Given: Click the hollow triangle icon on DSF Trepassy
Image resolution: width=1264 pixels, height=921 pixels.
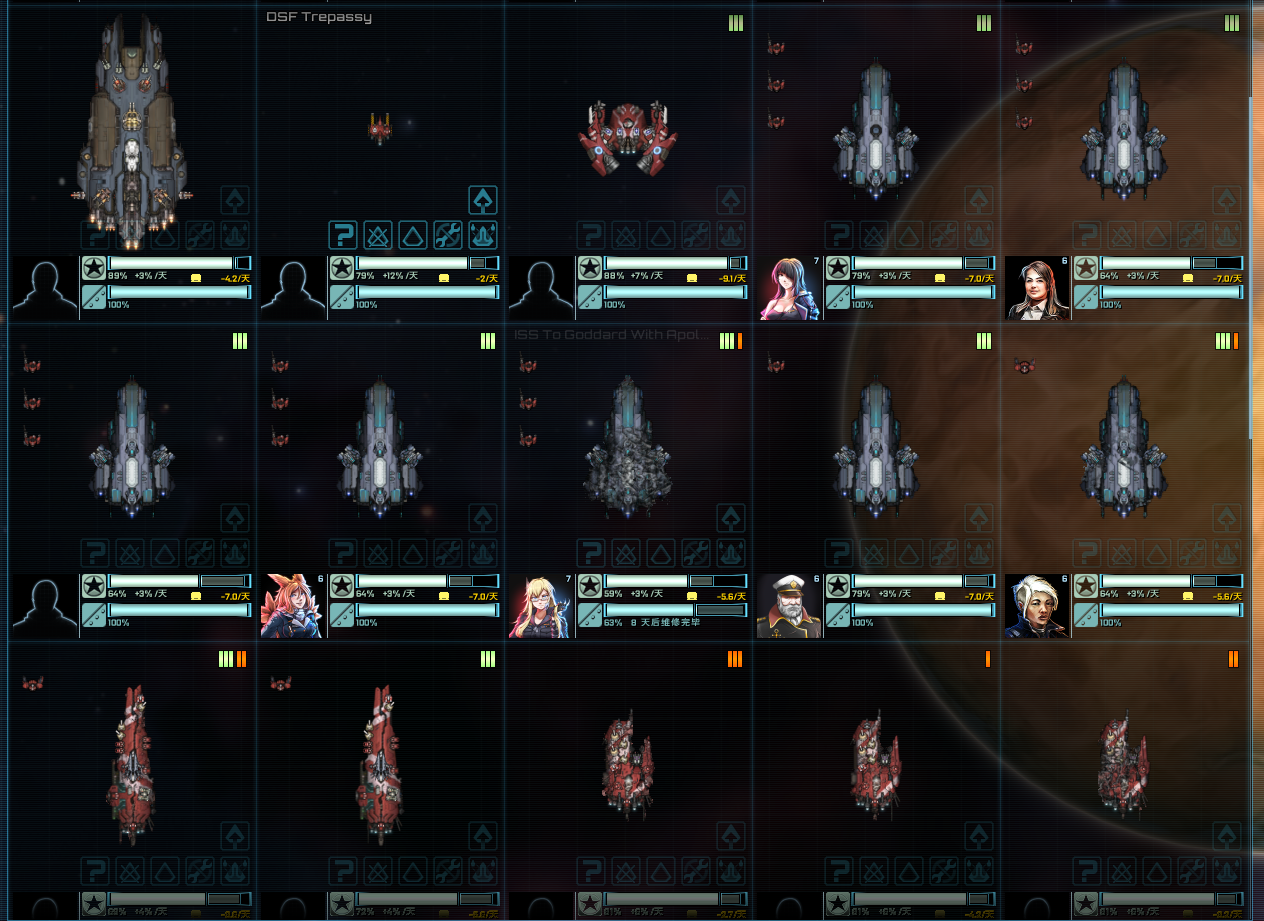Looking at the screenshot, I should click(x=413, y=236).
